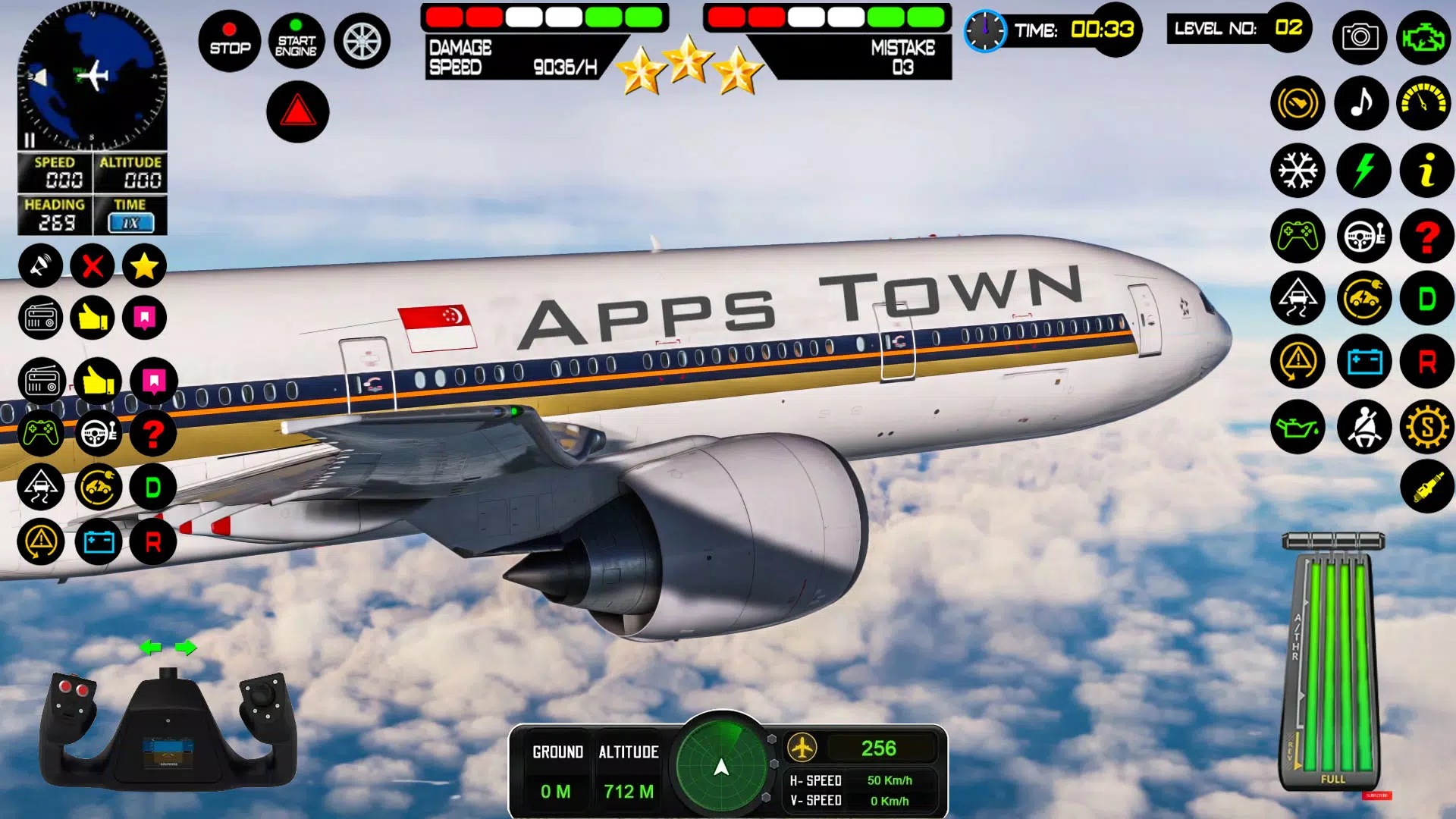1456x819 pixels.
Task: Open the lightning boost icon
Action: point(1361,171)
